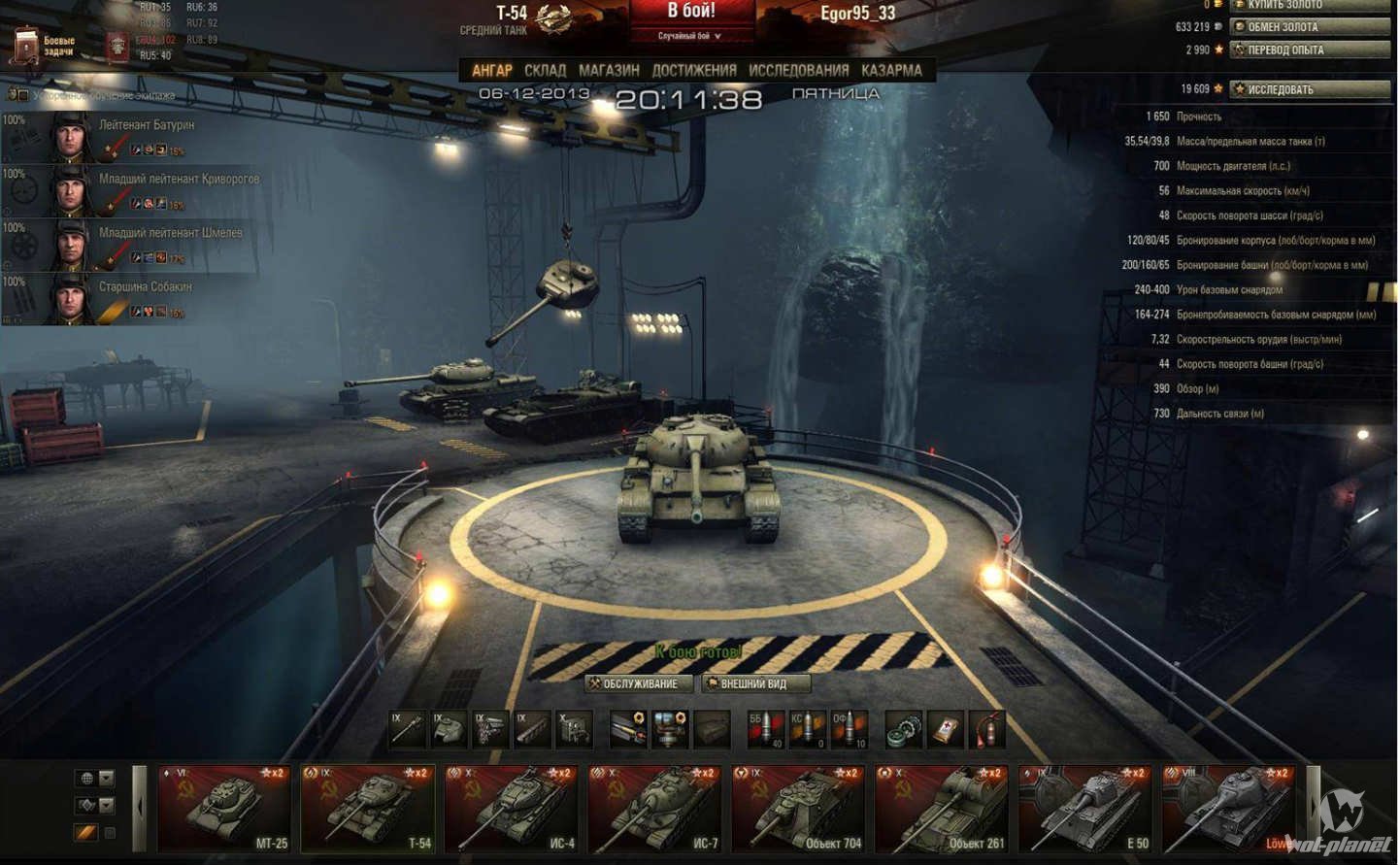Image resolution: width=1400 pixels, height=865 pixels.
Task: Select the МТ-25 tank in the carousel
Action: coord(224,809)
